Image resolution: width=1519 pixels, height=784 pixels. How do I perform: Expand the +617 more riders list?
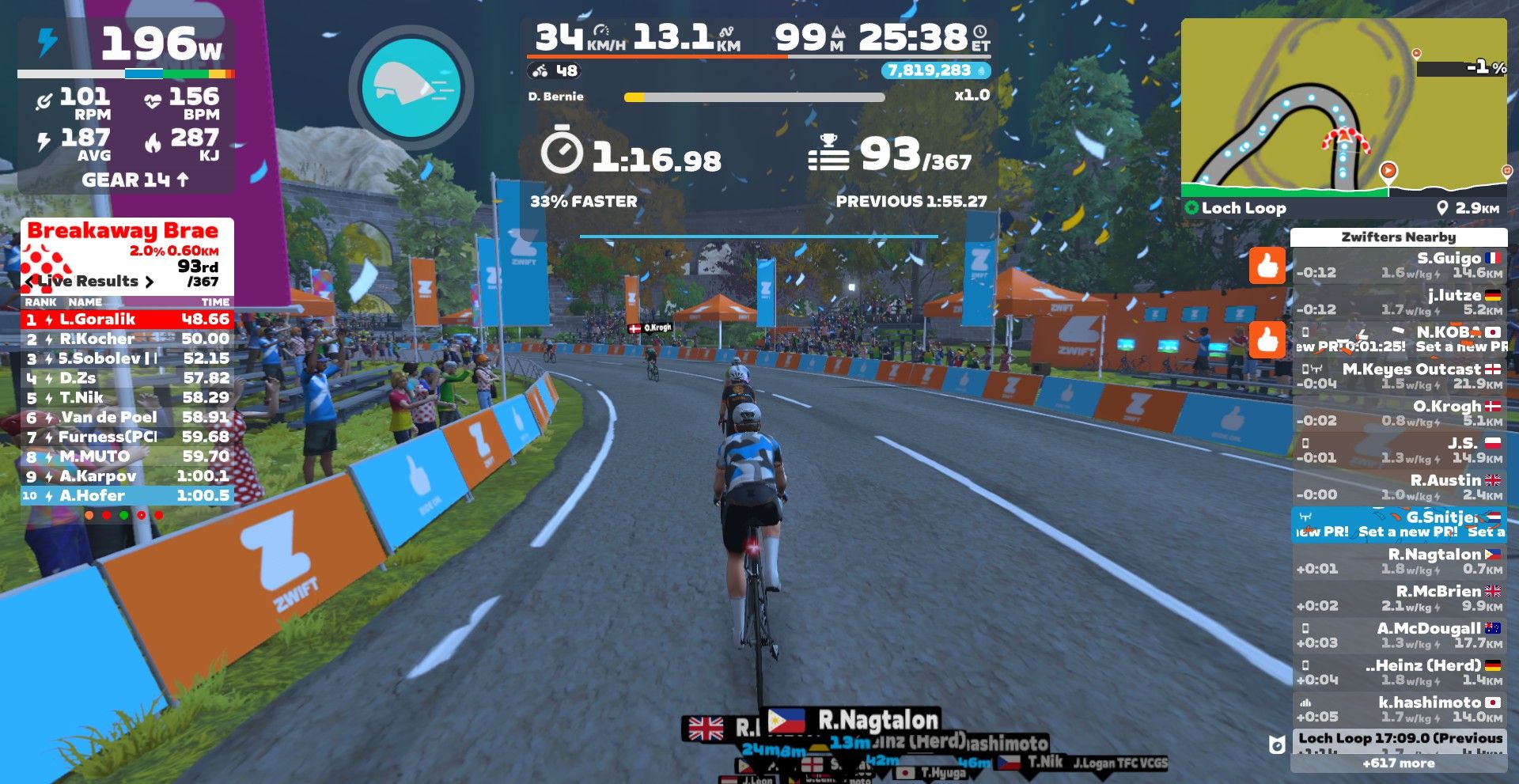coord(1398,763)
